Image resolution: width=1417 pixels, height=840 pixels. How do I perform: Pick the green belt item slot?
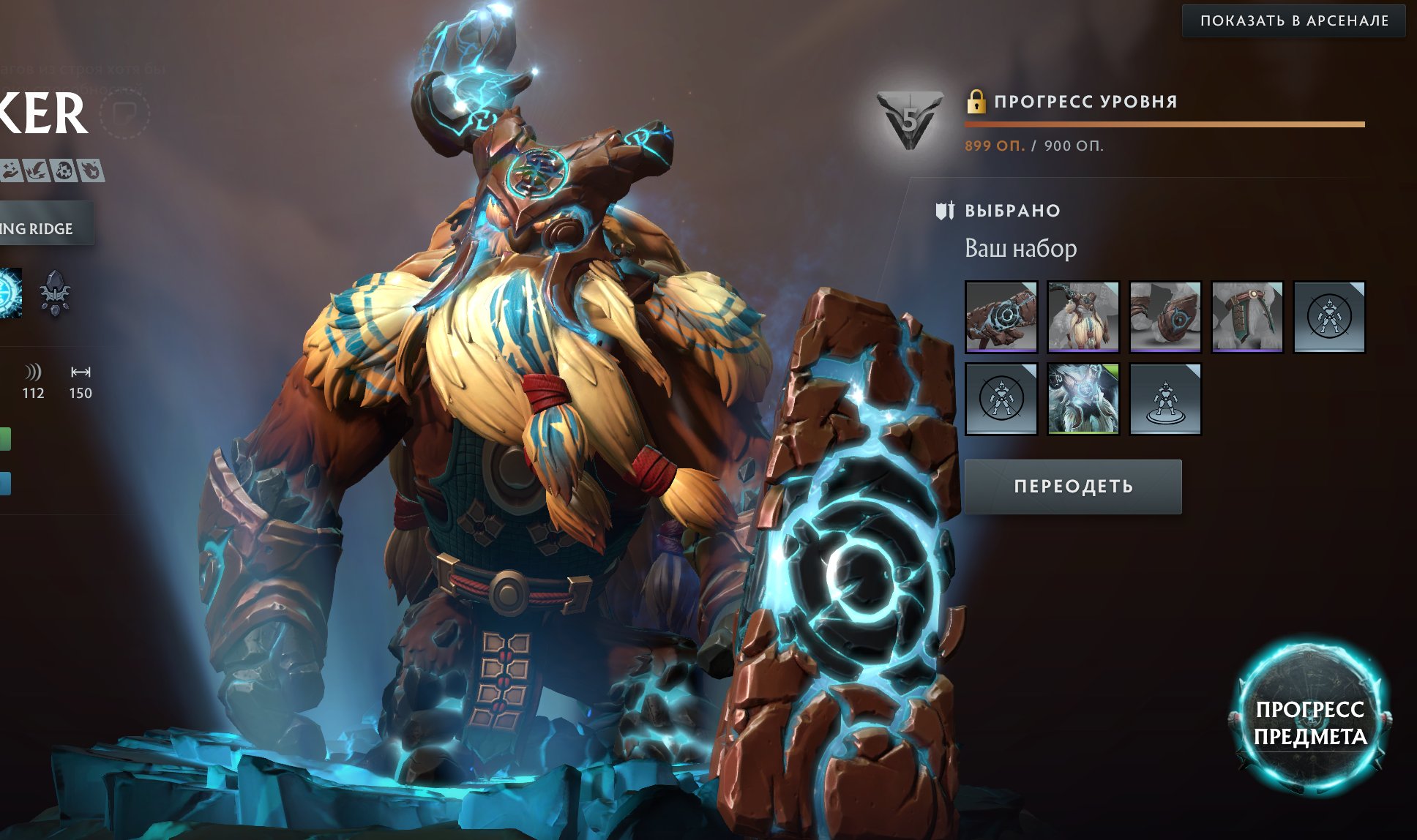[x=1246, y=317]
